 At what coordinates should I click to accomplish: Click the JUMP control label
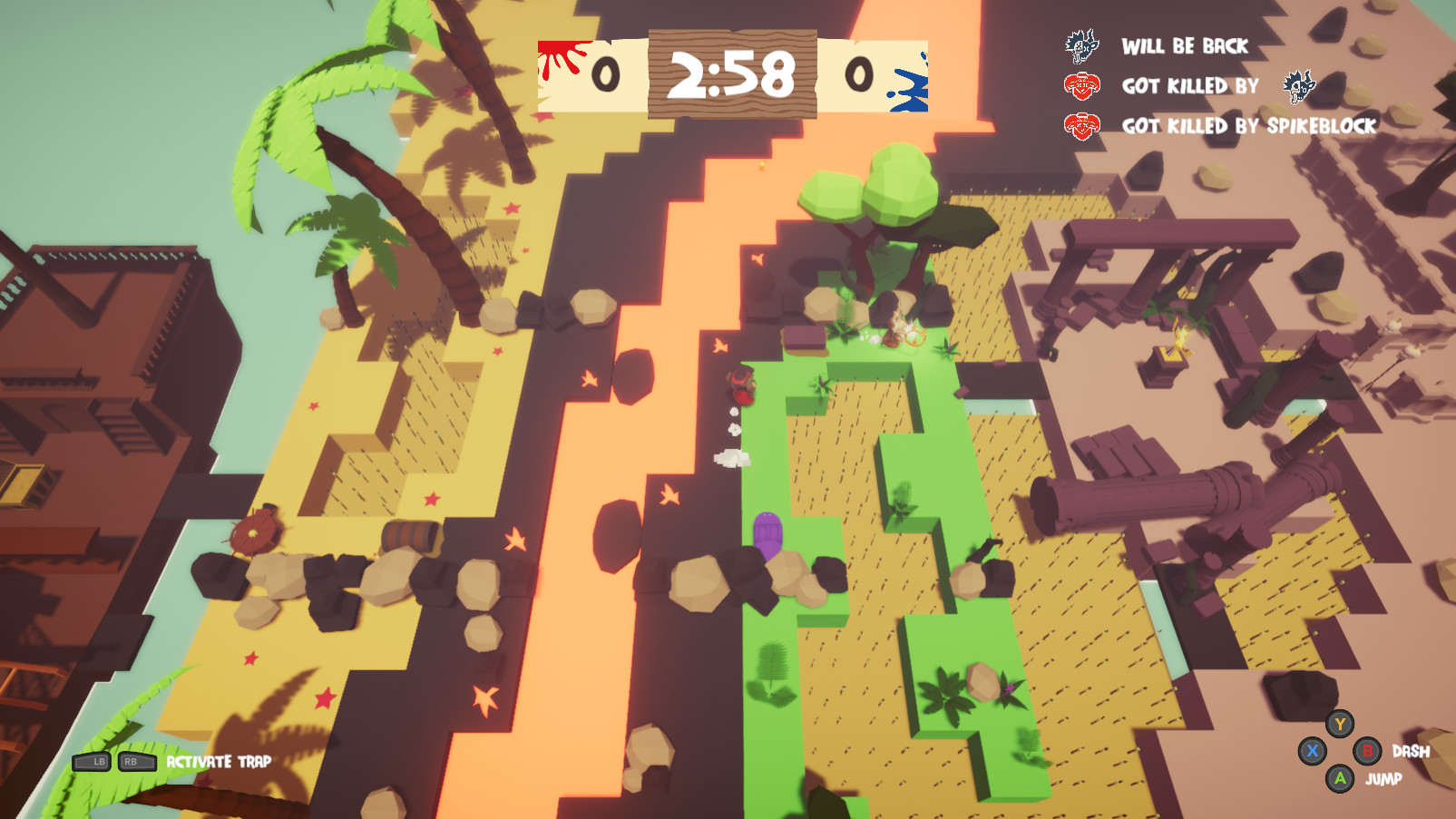(1385, 777)
